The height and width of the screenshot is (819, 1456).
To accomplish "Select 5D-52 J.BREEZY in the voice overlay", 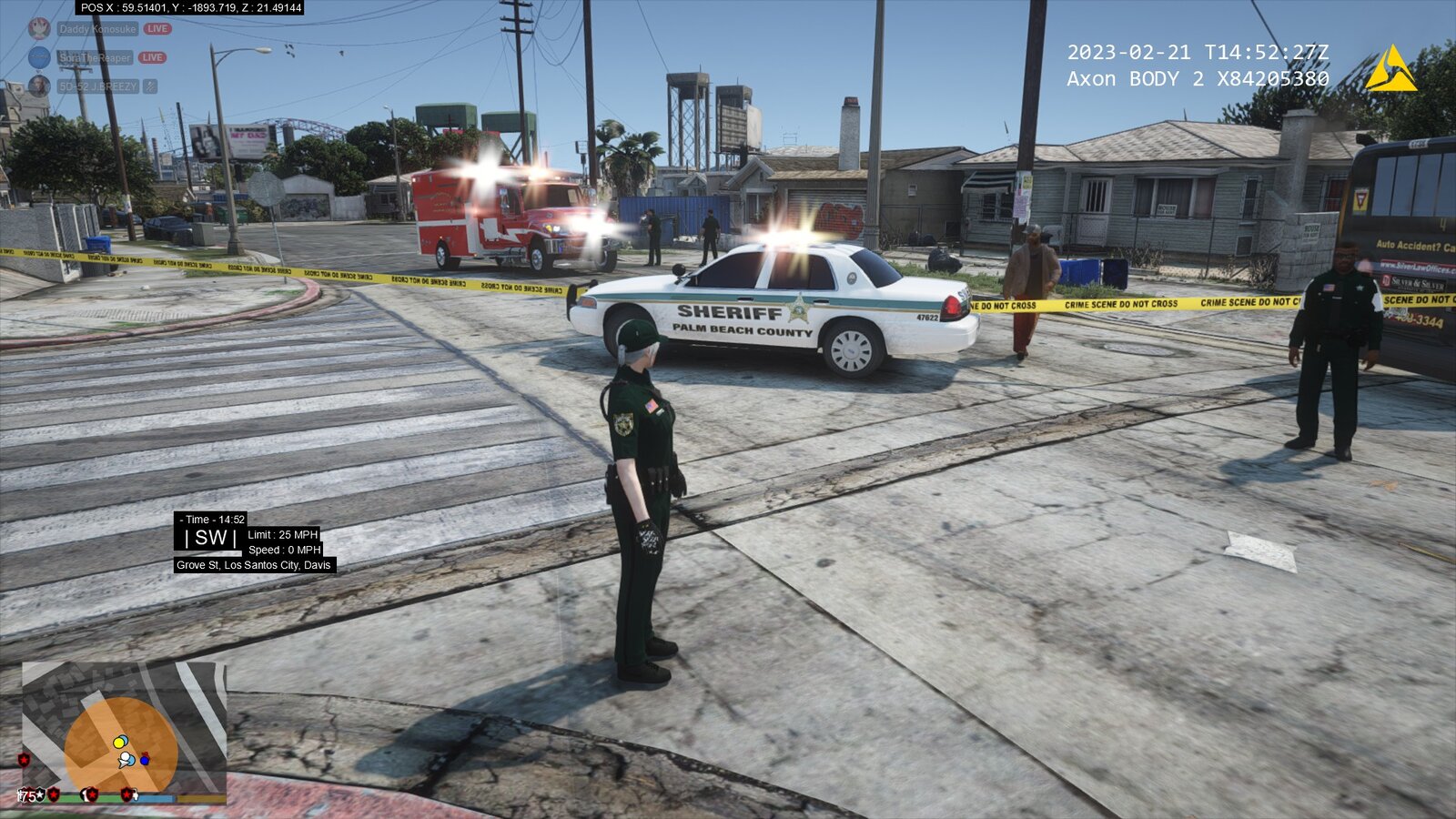I will pyautogui.click(x=97, y=86).
